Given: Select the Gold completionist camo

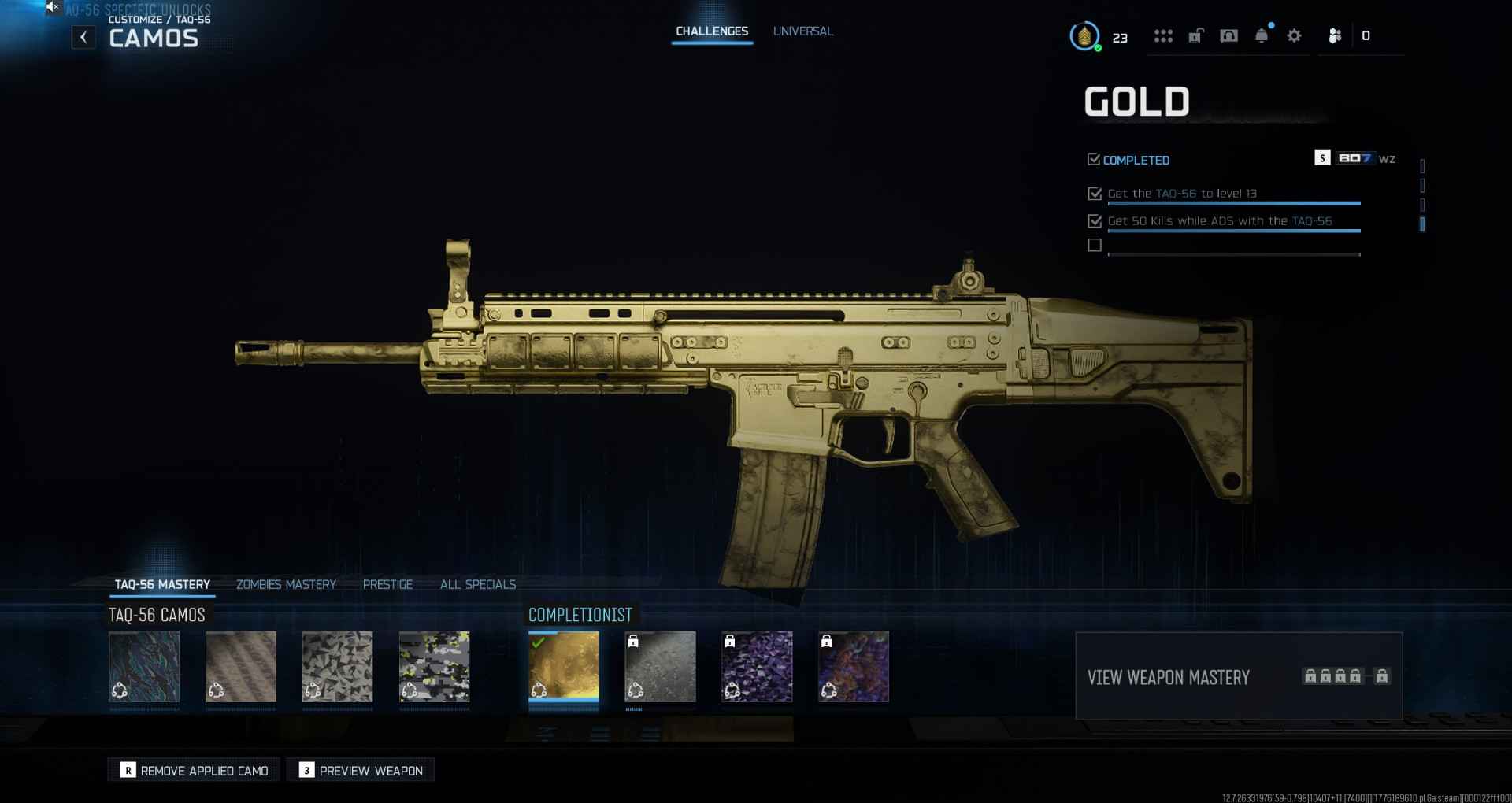Looking at the screenshot, I should (564, 666).
